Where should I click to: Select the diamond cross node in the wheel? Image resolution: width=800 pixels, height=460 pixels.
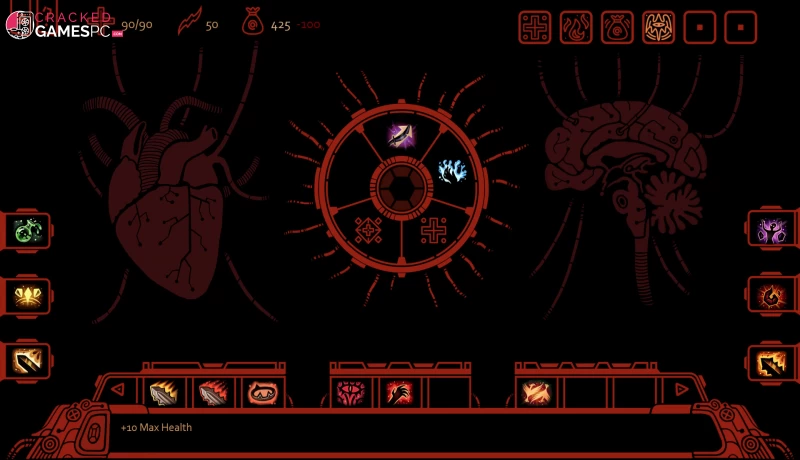coord(369,231)
